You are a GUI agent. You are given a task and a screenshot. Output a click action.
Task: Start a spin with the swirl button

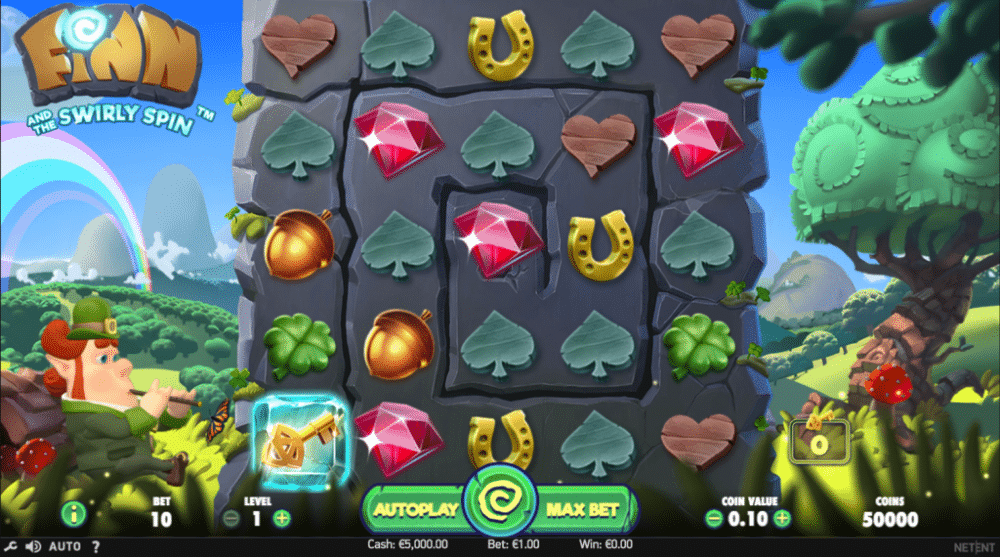(x=499, y=505)
